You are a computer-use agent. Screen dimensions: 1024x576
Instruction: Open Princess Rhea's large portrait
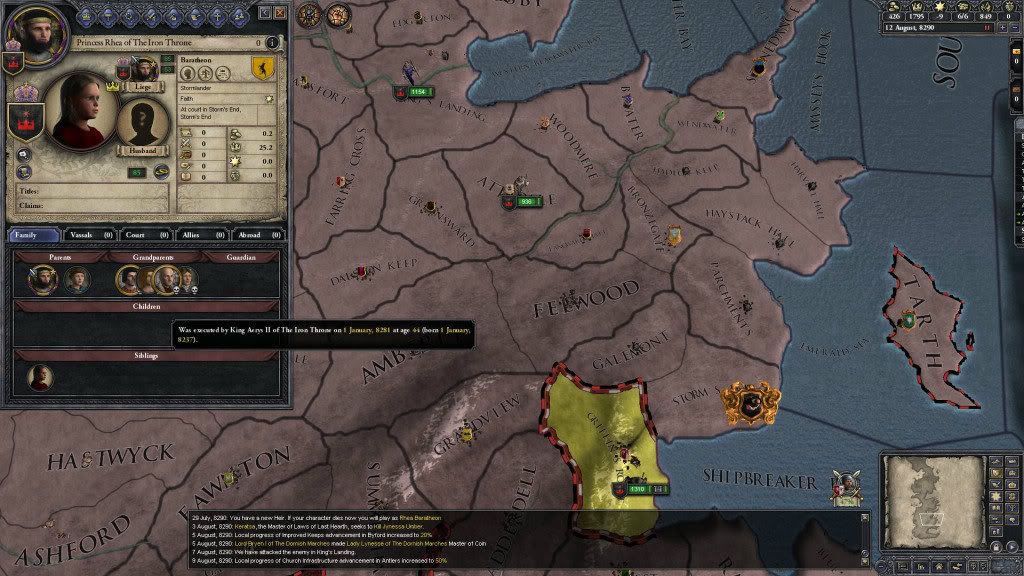(x=78, y=110)
